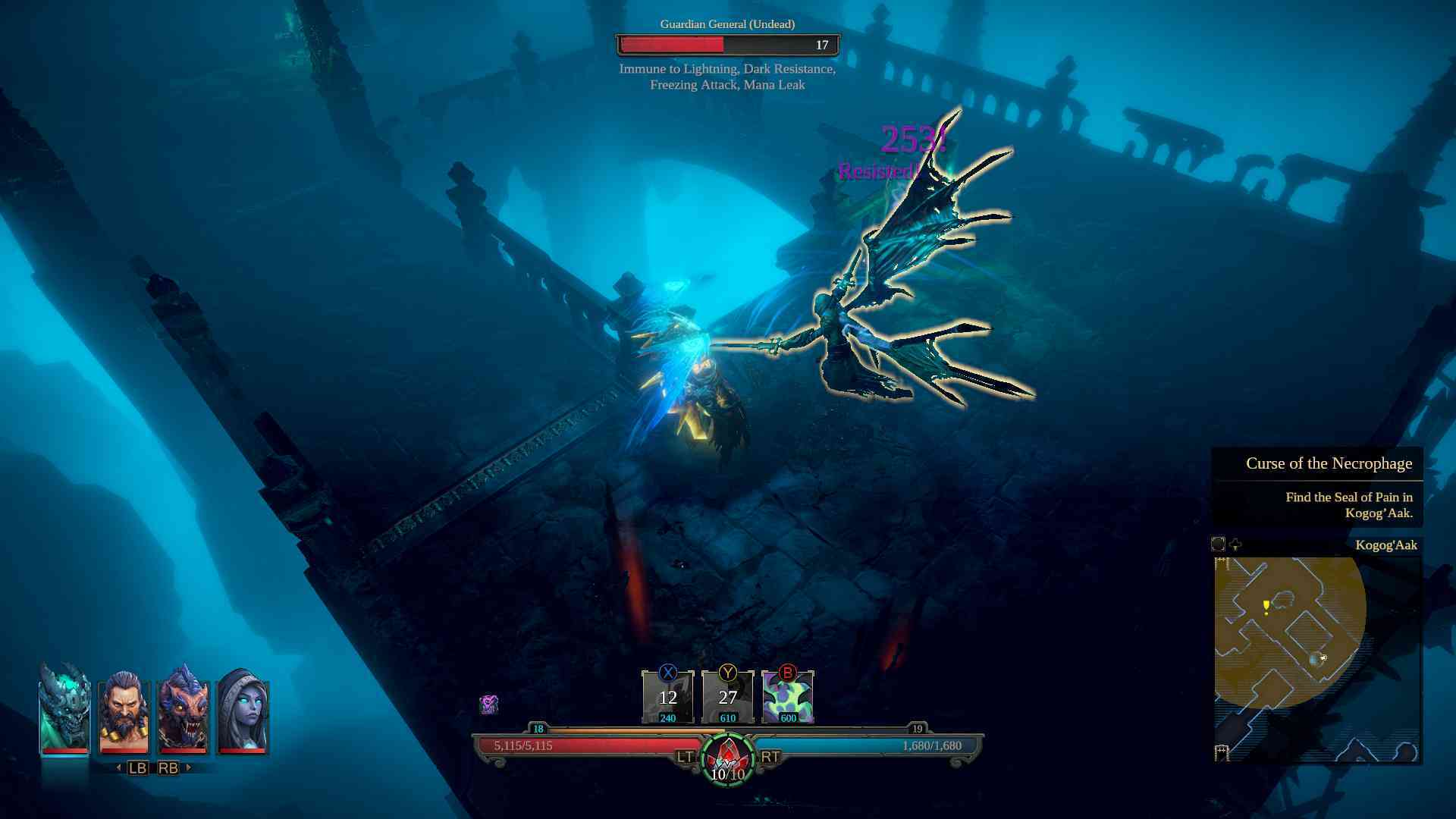Expand the Curse of the Necrophage quest entry

1331,463
